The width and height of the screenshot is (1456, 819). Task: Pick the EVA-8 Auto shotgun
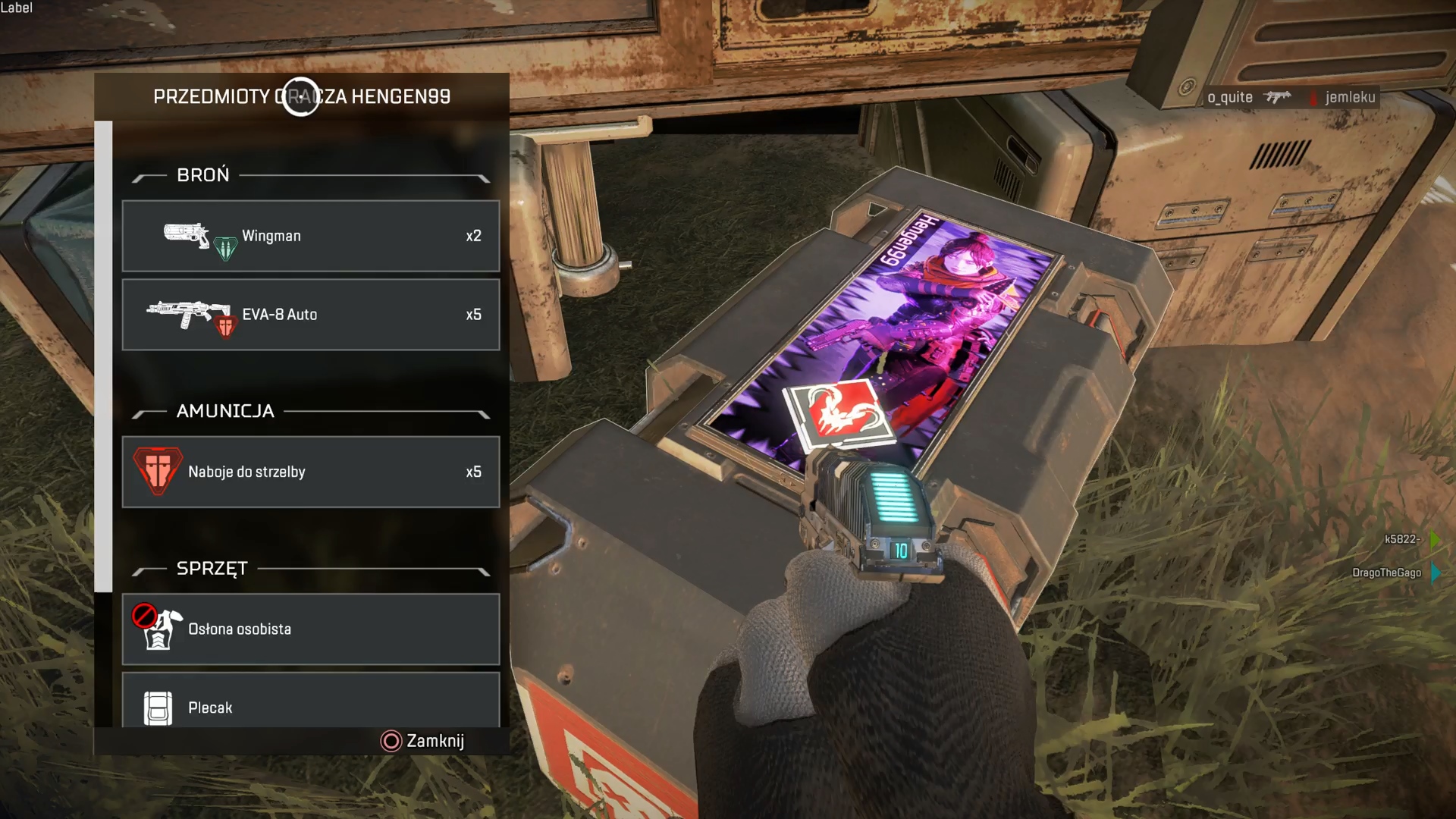click(x=311, y=315)
